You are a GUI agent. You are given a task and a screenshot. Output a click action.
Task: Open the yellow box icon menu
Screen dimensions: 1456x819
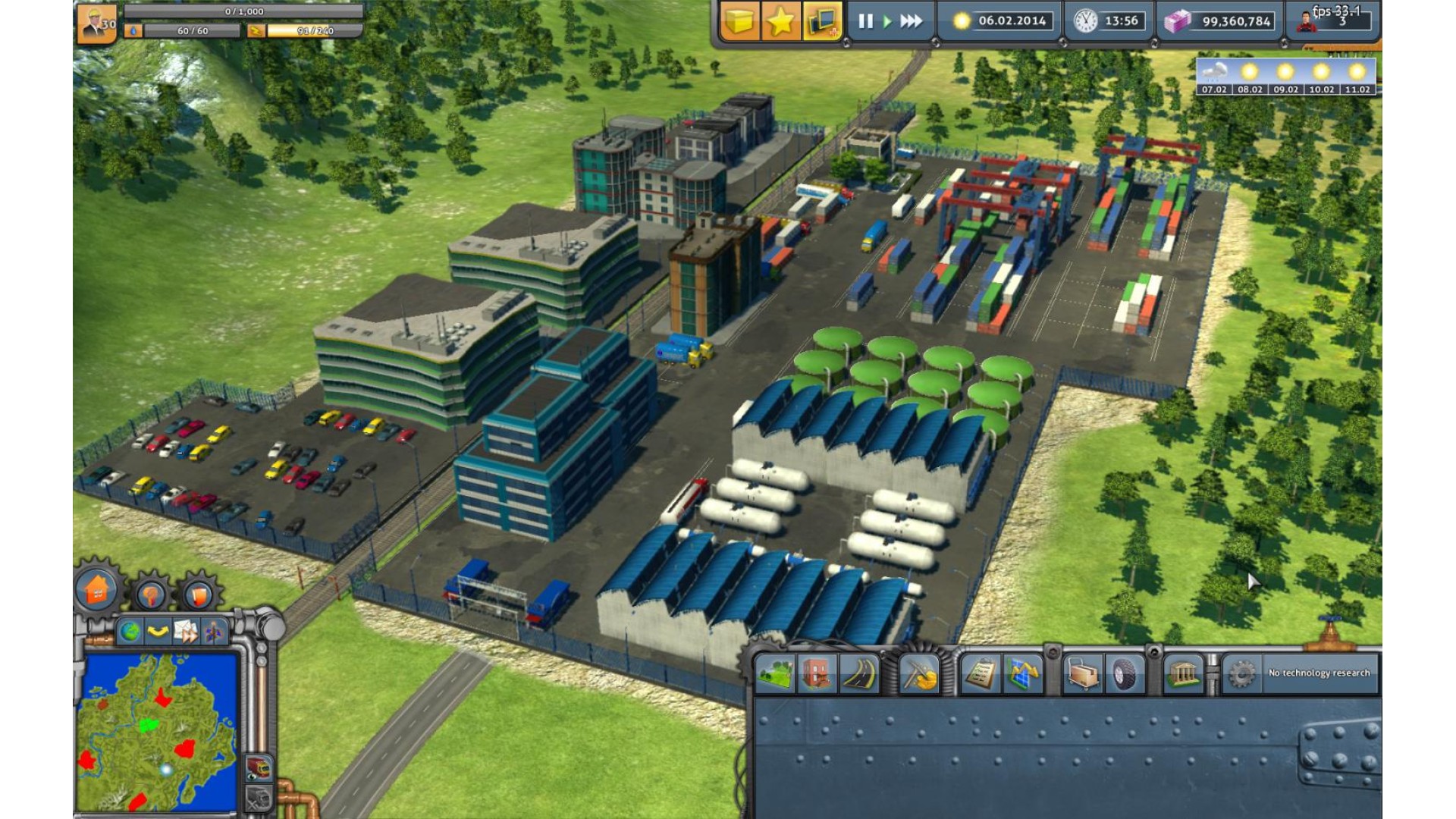pos(739,21)
